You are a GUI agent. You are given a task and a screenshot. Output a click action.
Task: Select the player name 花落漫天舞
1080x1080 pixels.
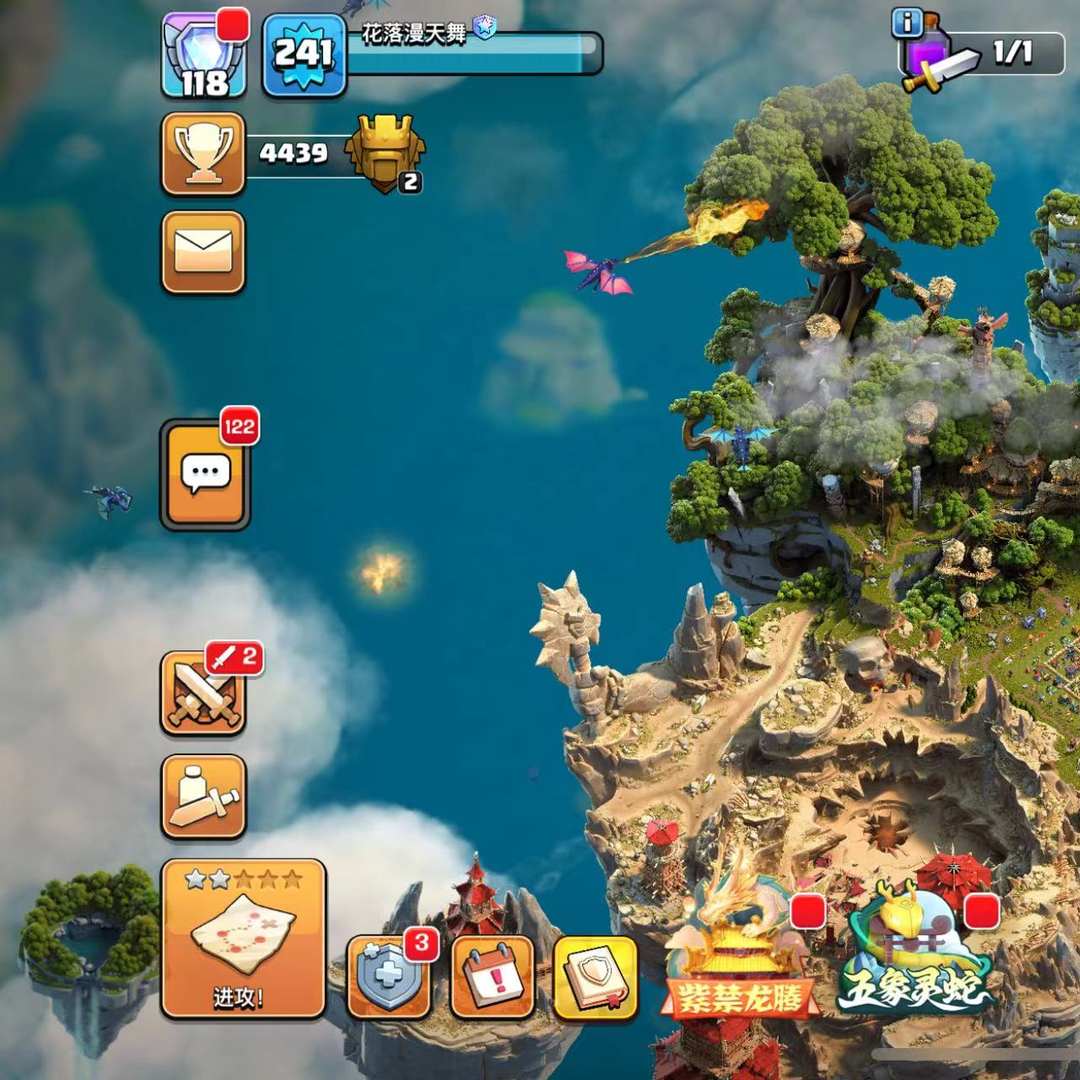[414, 33]
